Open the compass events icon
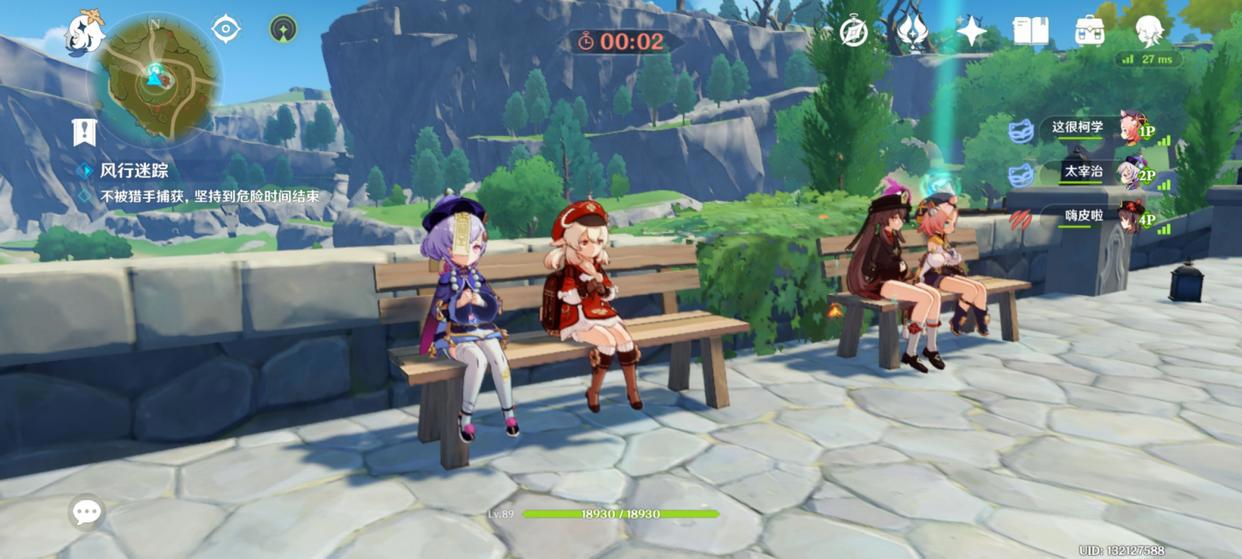 853,32
